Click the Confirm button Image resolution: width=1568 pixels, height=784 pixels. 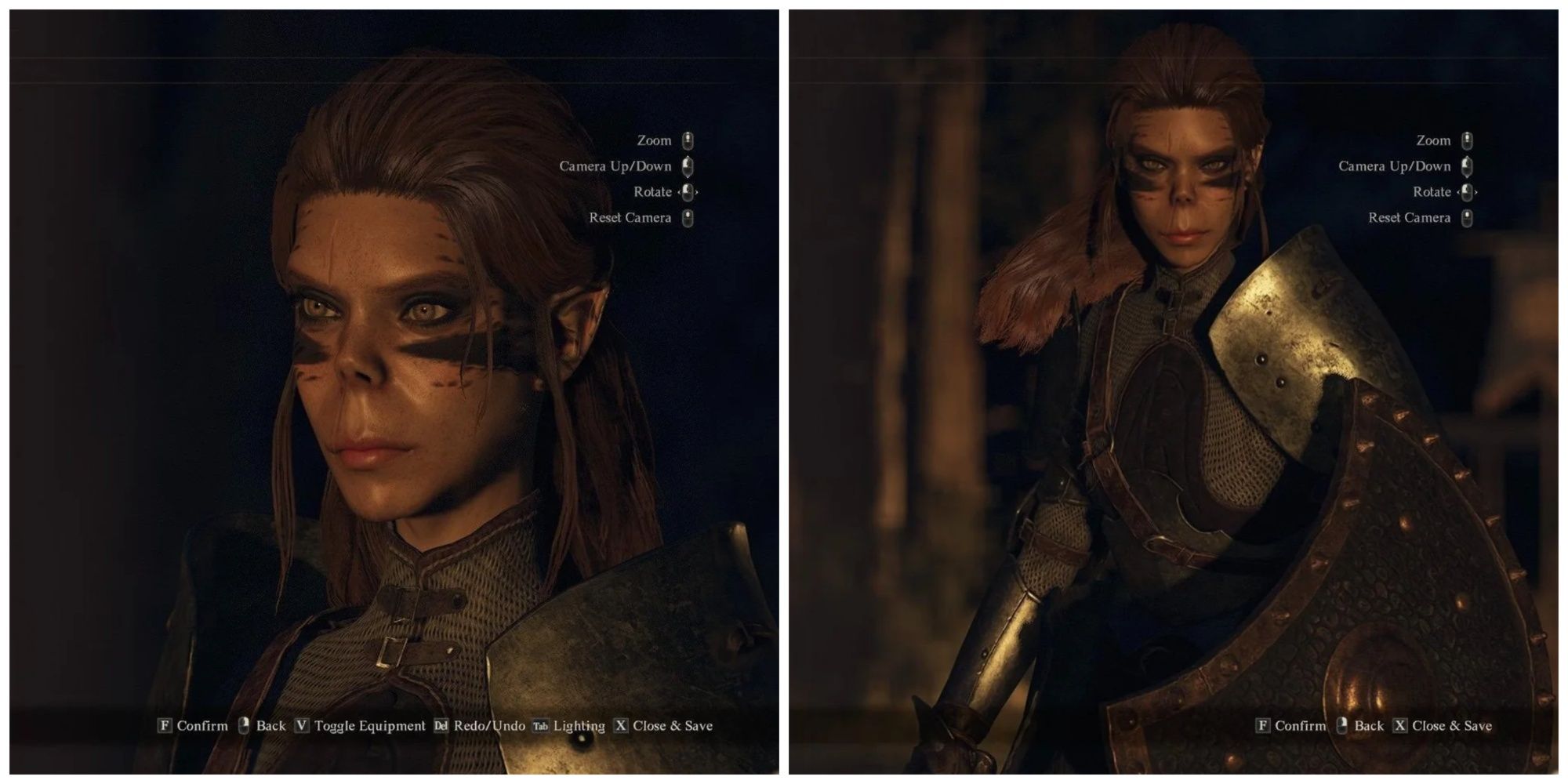click(202, 725)
